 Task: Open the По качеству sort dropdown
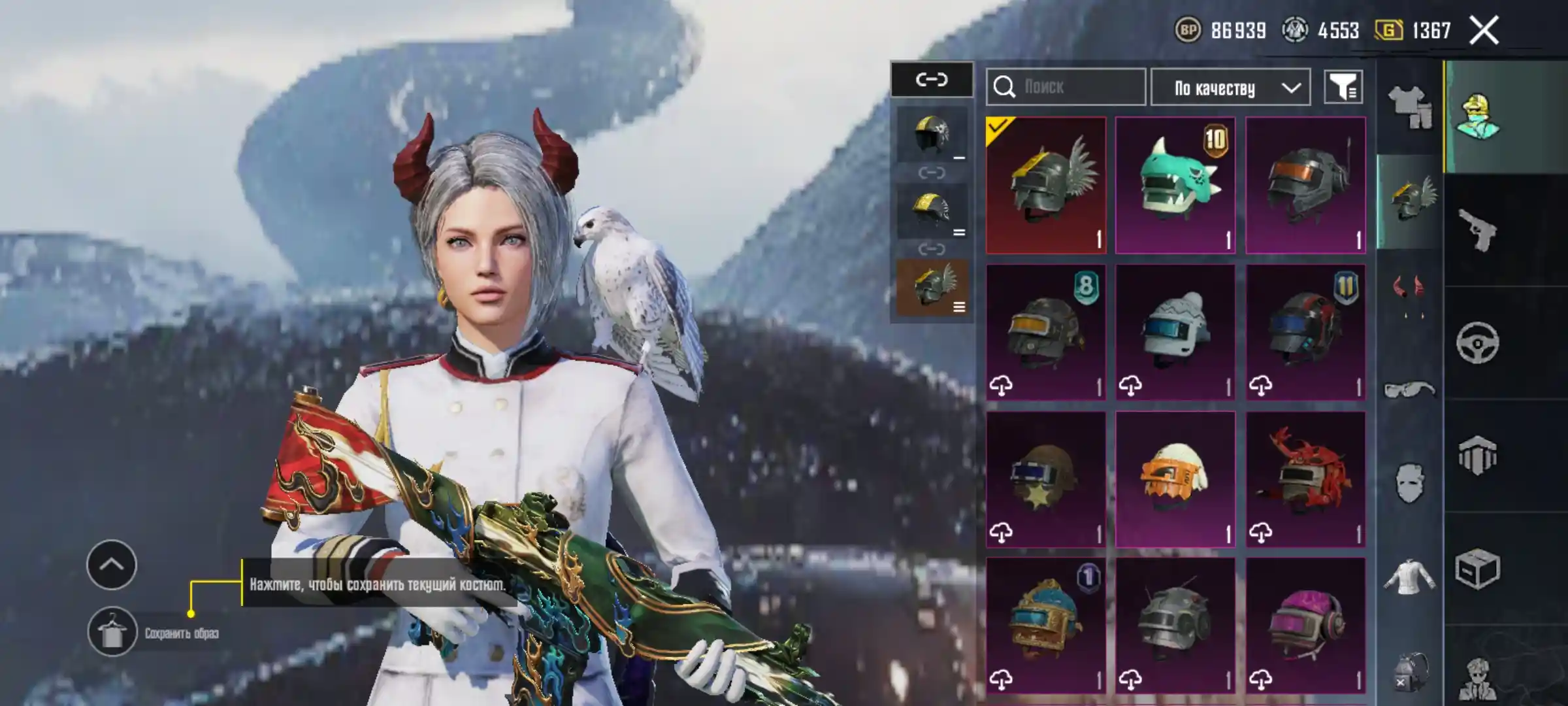pyautogui.click(x=1230, y=87)
